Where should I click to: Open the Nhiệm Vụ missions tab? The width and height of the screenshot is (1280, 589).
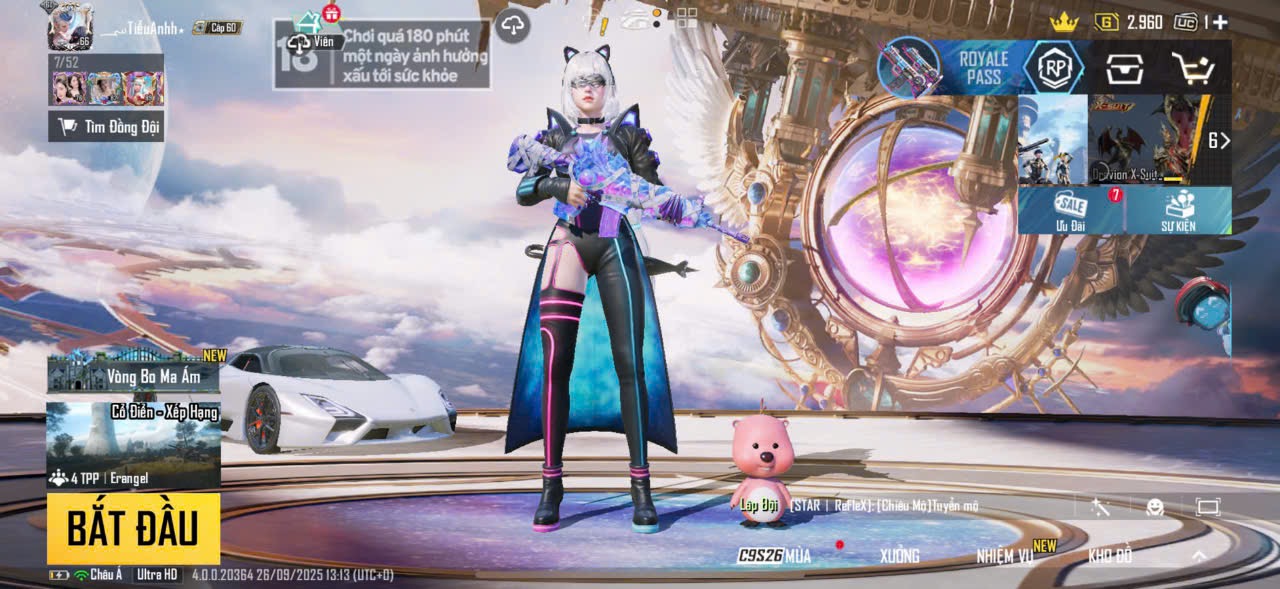(x=1007, y=556)
